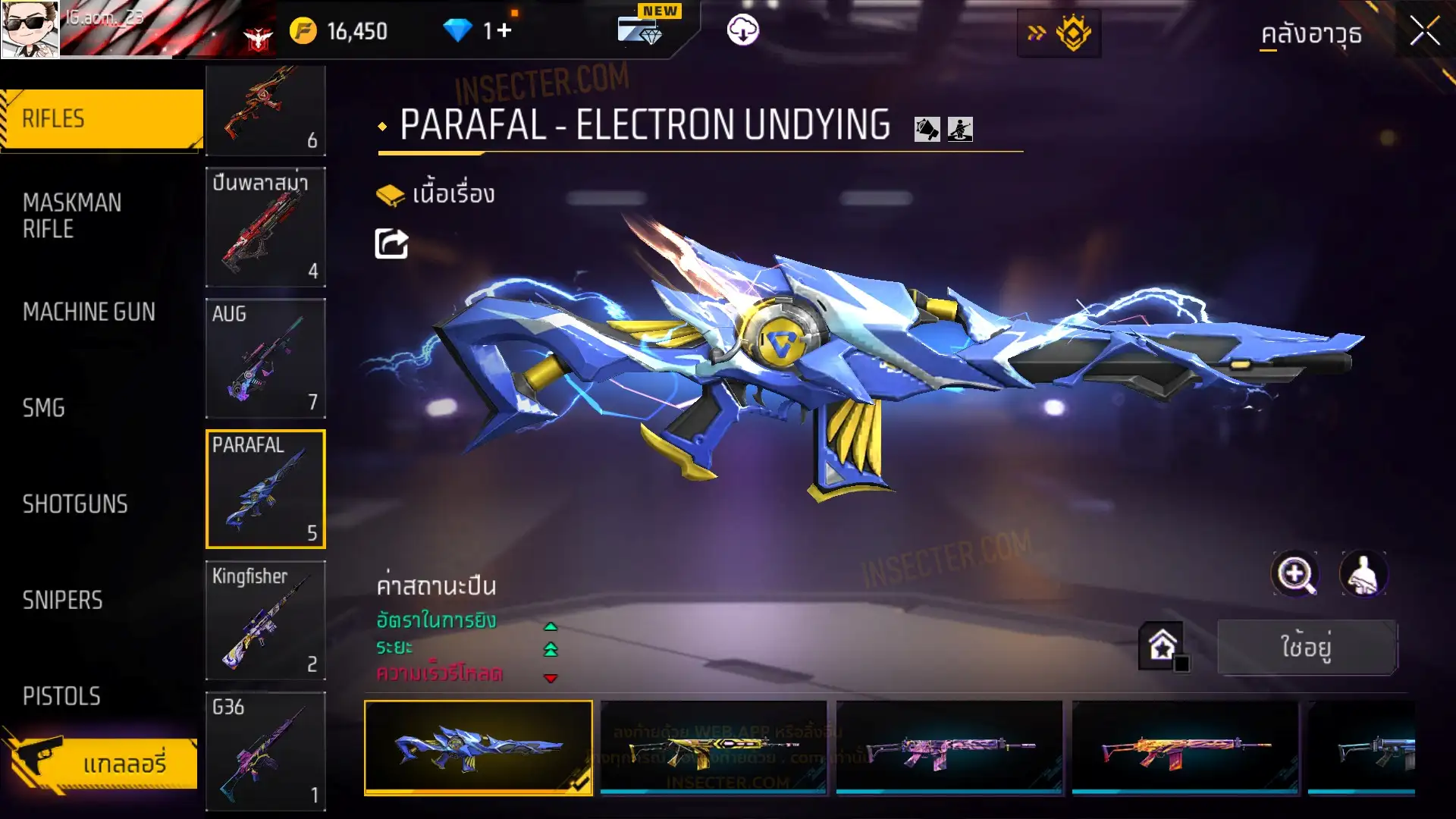Select the AUG weapon tile
The height and width of the screenshot is (819, 1456).
[265, 358]
